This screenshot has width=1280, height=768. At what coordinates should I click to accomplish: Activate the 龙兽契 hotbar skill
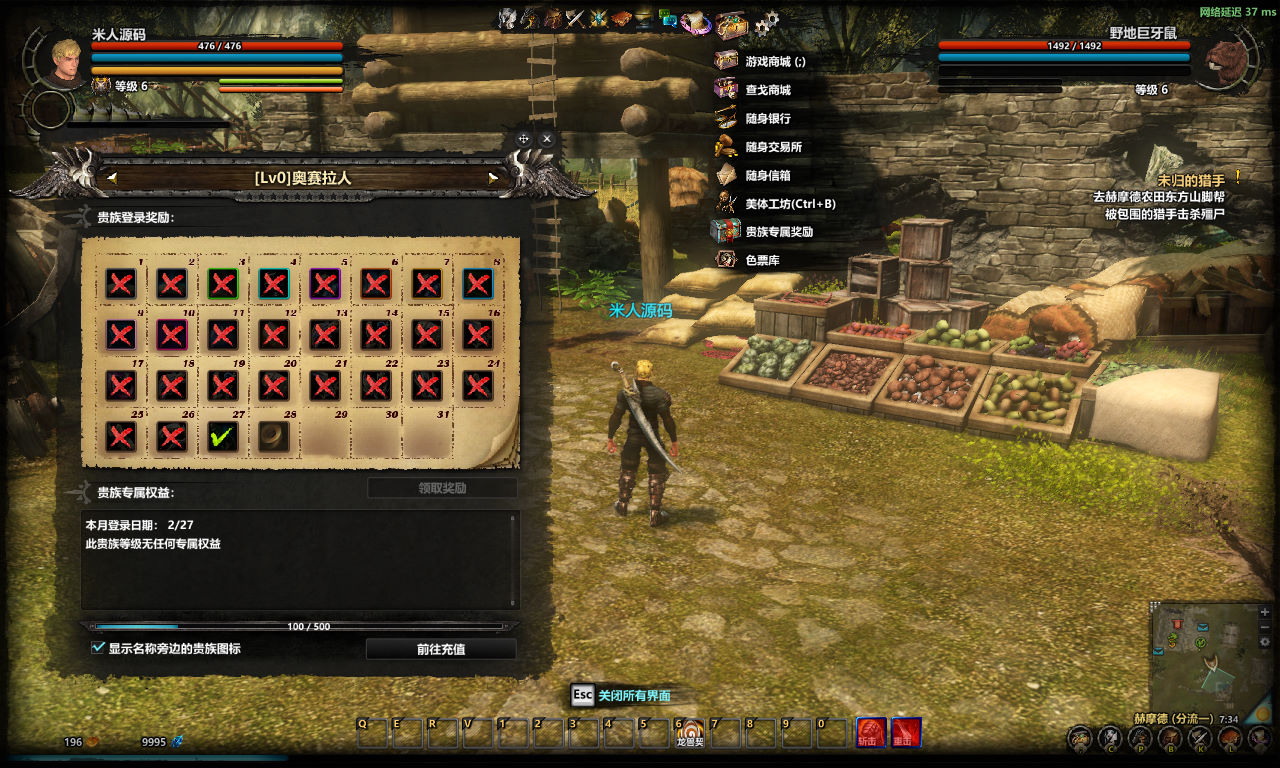click(x=690, y=733)
